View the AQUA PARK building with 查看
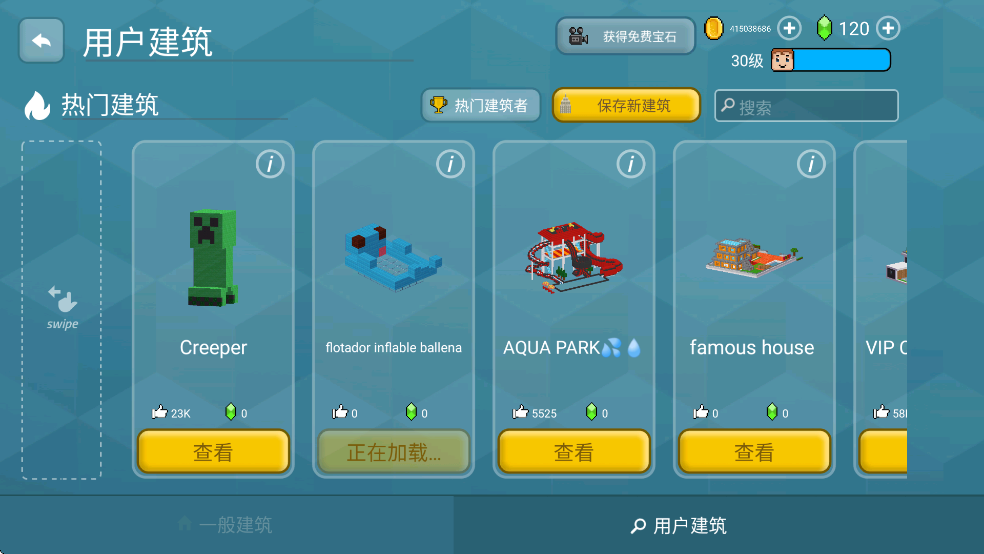 (574, 452)
